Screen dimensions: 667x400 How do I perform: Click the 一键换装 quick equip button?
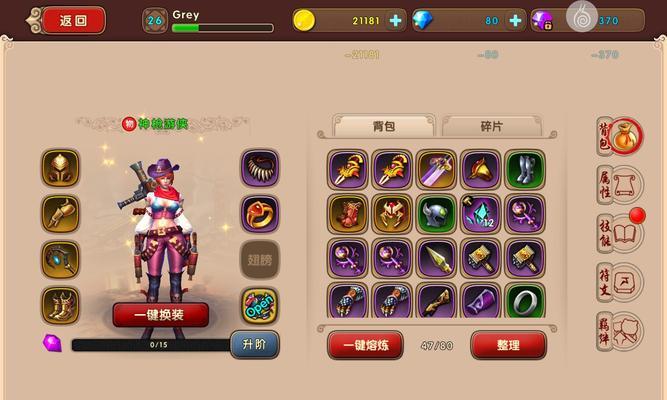pos(160,314)
